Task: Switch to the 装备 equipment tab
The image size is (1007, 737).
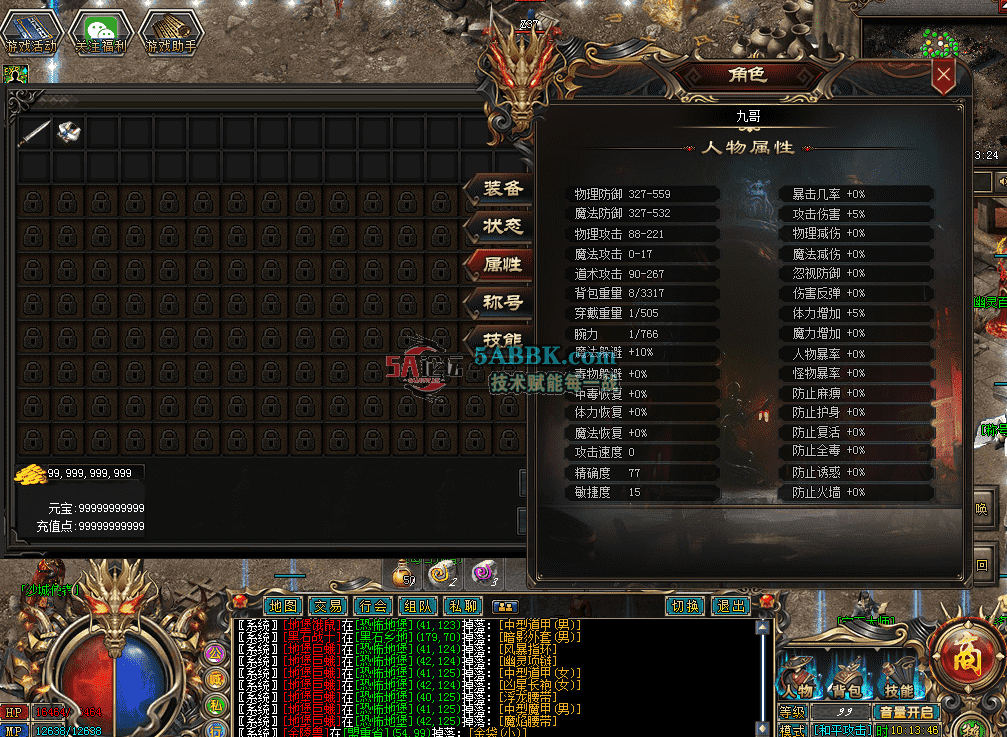Action: [x=502, y=189]
